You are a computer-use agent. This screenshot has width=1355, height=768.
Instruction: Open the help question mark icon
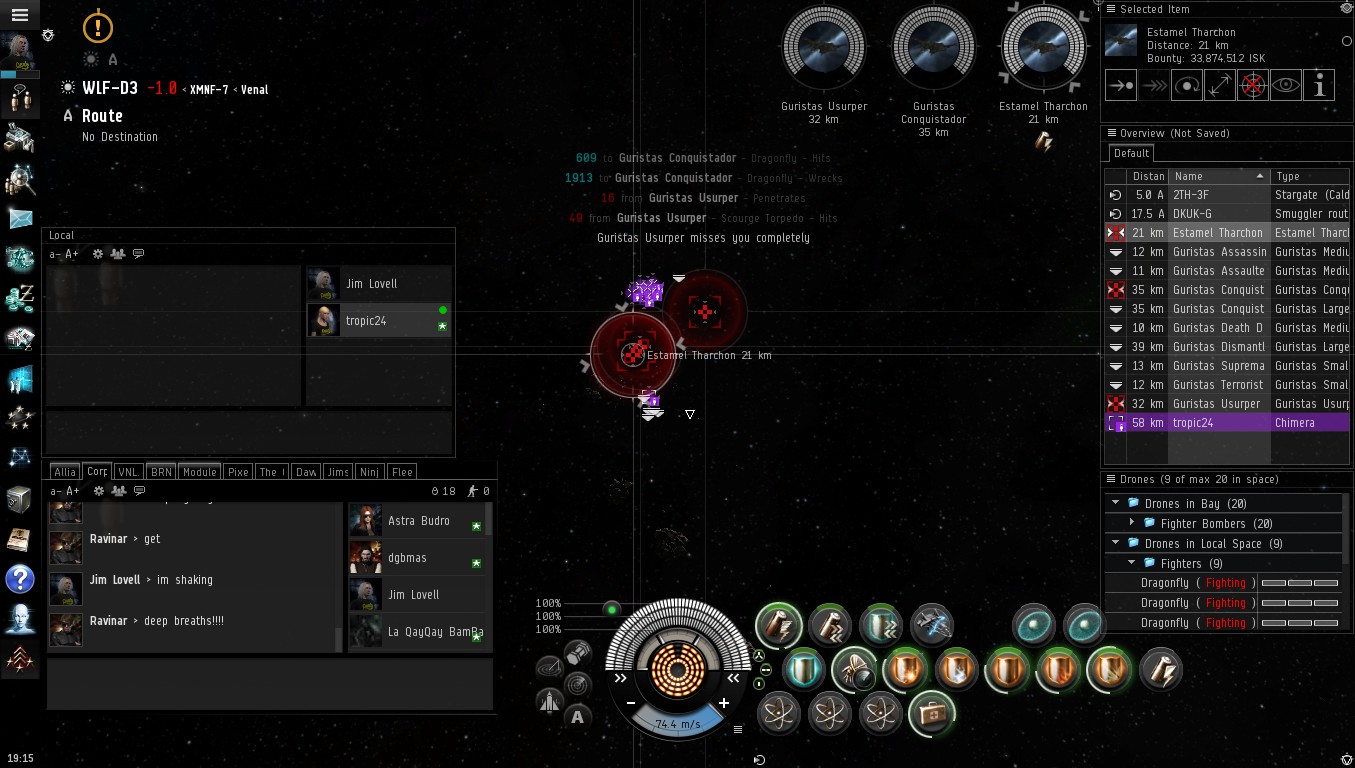point(20,579)
